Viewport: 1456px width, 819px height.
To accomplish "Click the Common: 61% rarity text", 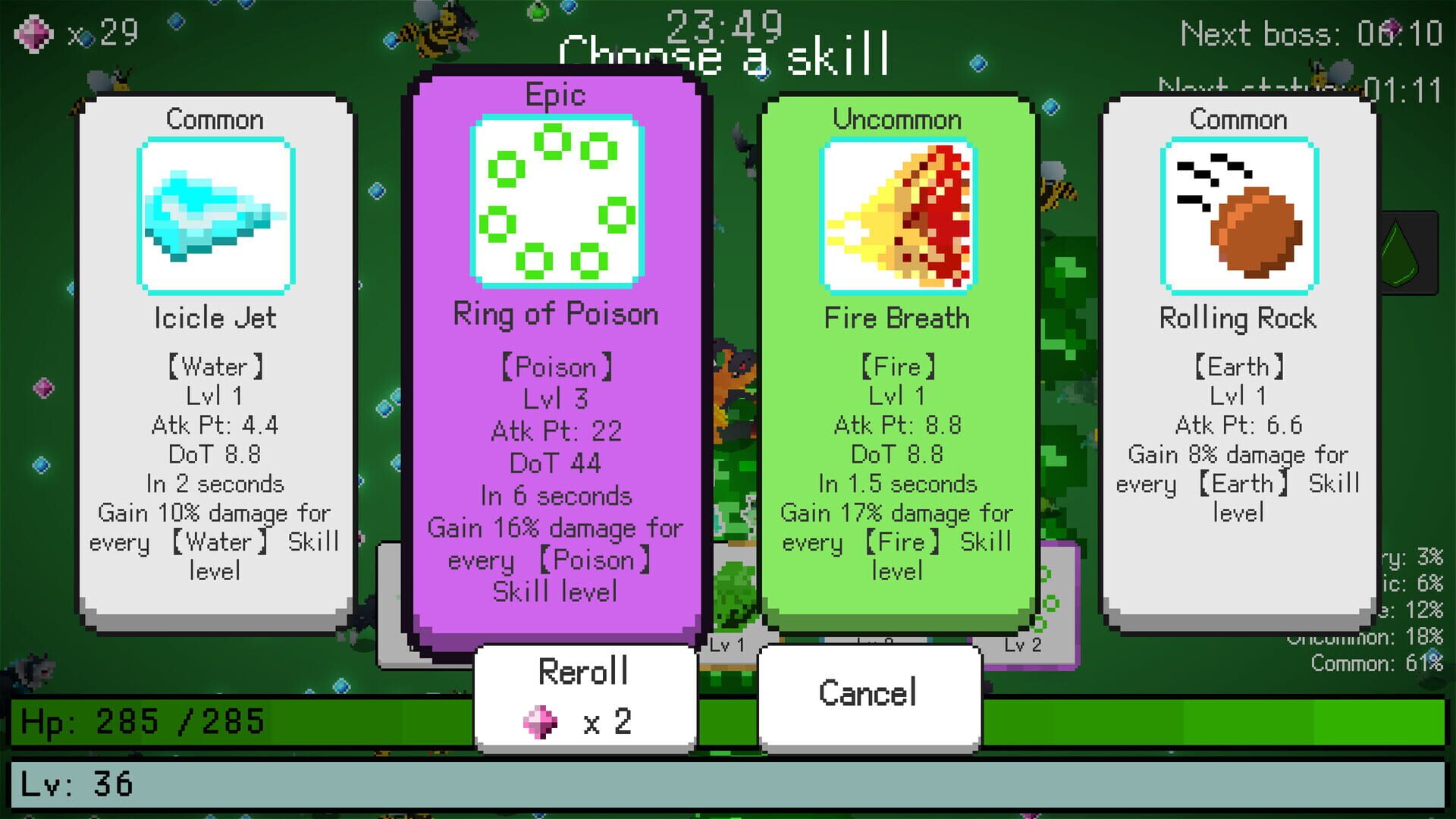I will (1378, 661).
